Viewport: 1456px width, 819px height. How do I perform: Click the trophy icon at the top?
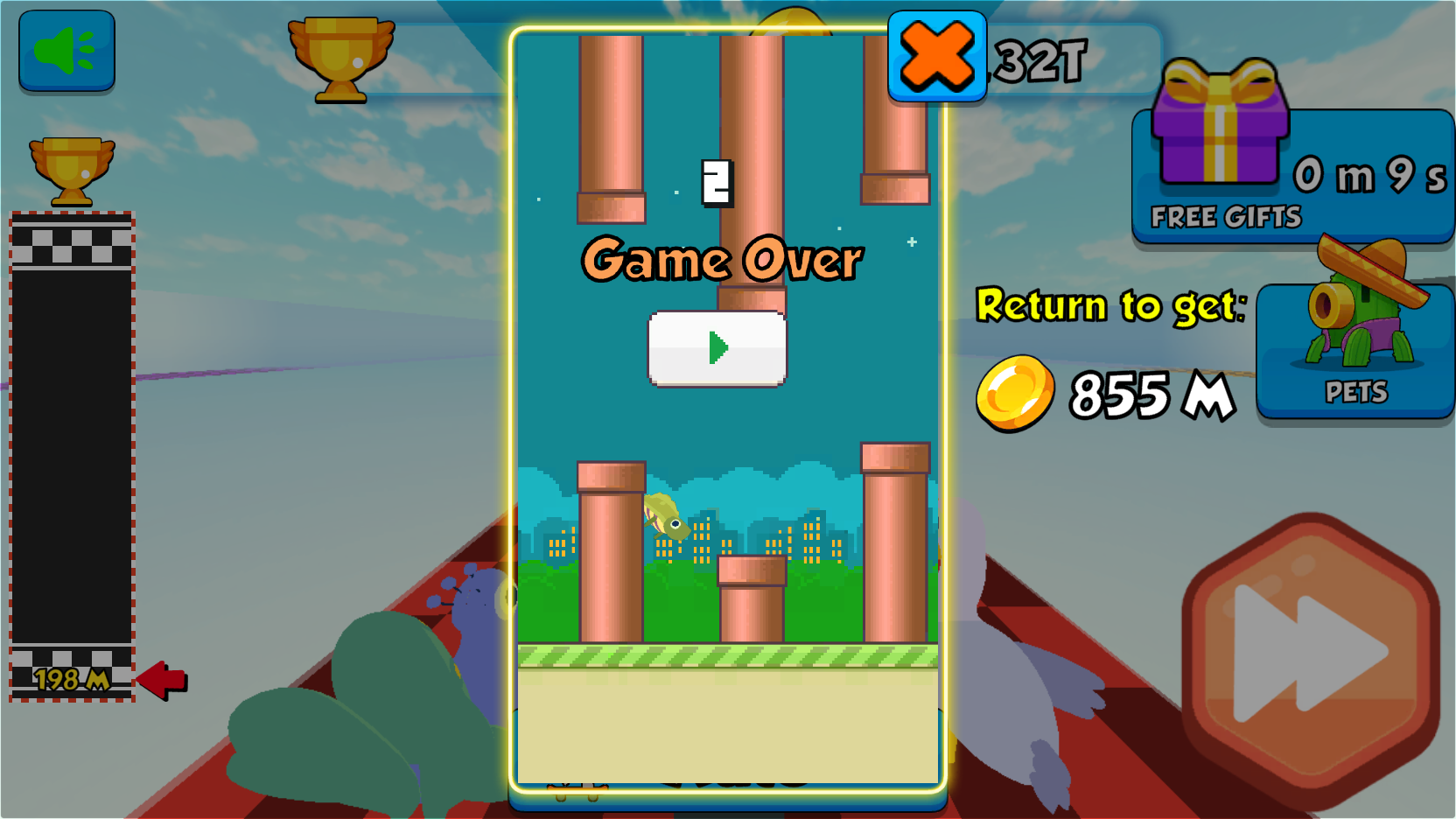[x=339, y=59]
